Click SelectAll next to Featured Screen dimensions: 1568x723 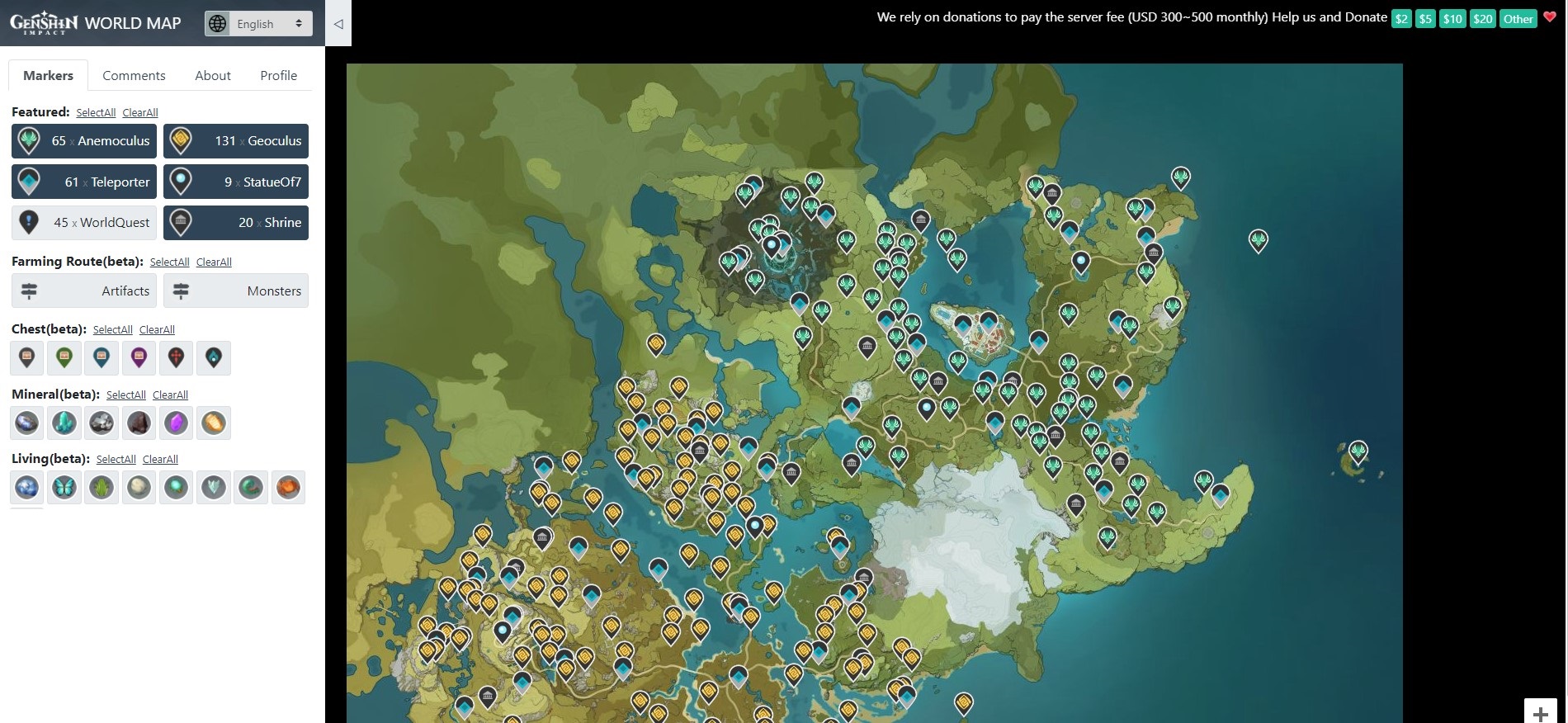(x=96, y=113)
